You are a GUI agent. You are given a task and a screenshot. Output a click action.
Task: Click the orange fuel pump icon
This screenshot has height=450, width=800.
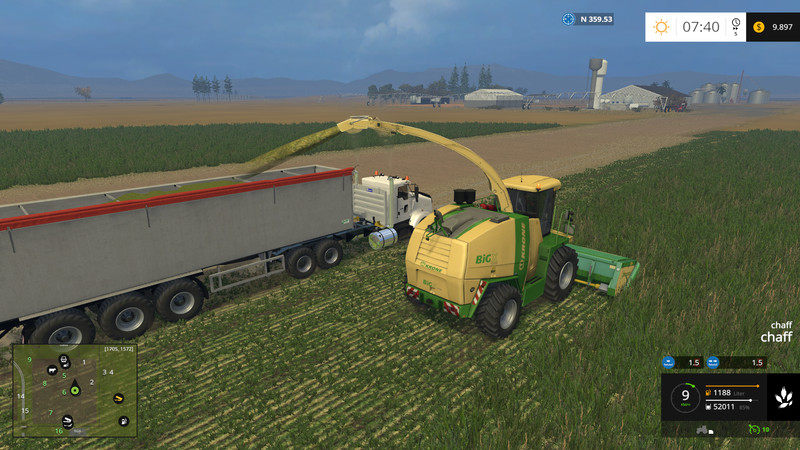[x=709, y=394]
